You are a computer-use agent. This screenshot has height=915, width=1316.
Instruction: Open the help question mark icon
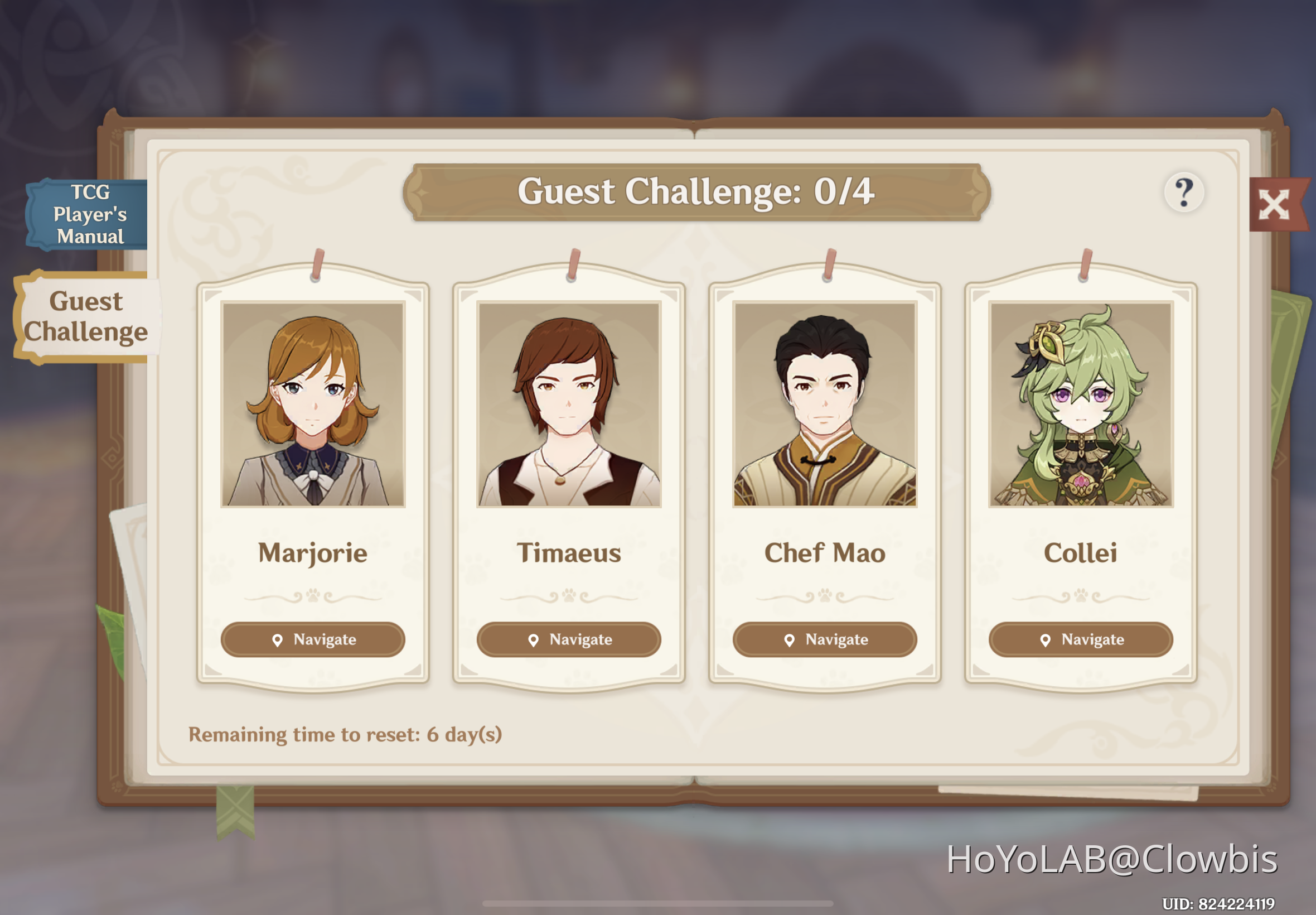coord(1186,192)
